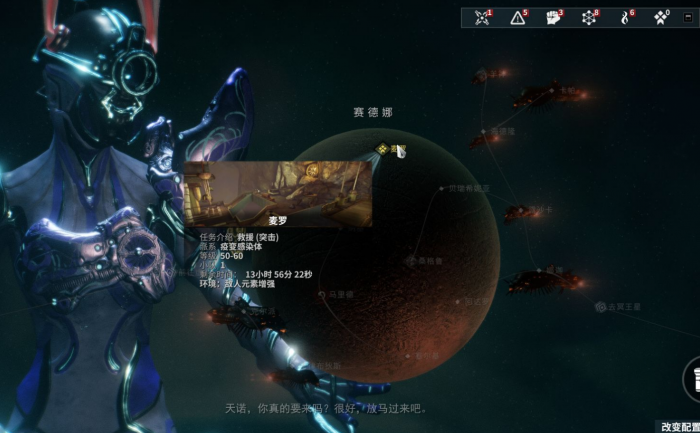
Task: Select the 古冥王星 junction node
Action: pyautogui.click(x=600, y=306)
